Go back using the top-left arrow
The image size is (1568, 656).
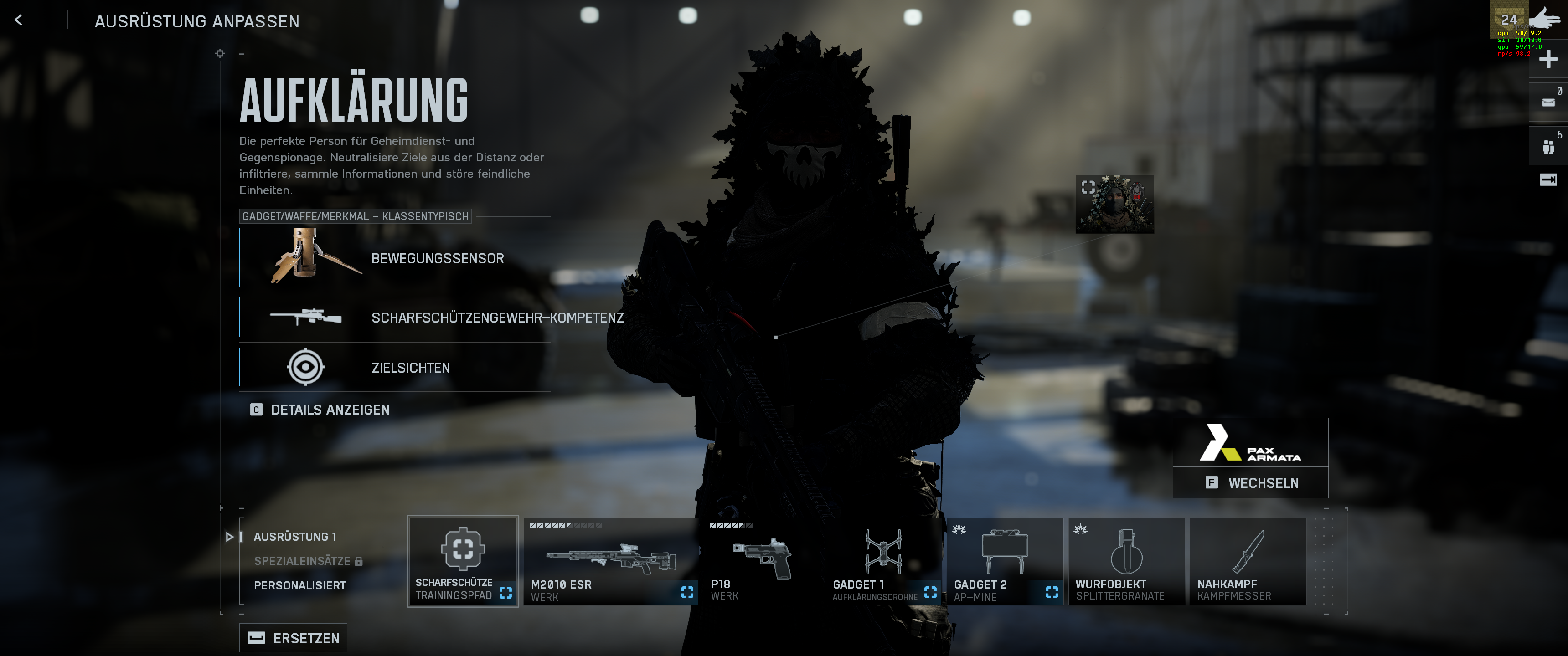click(x=19, y=20)
